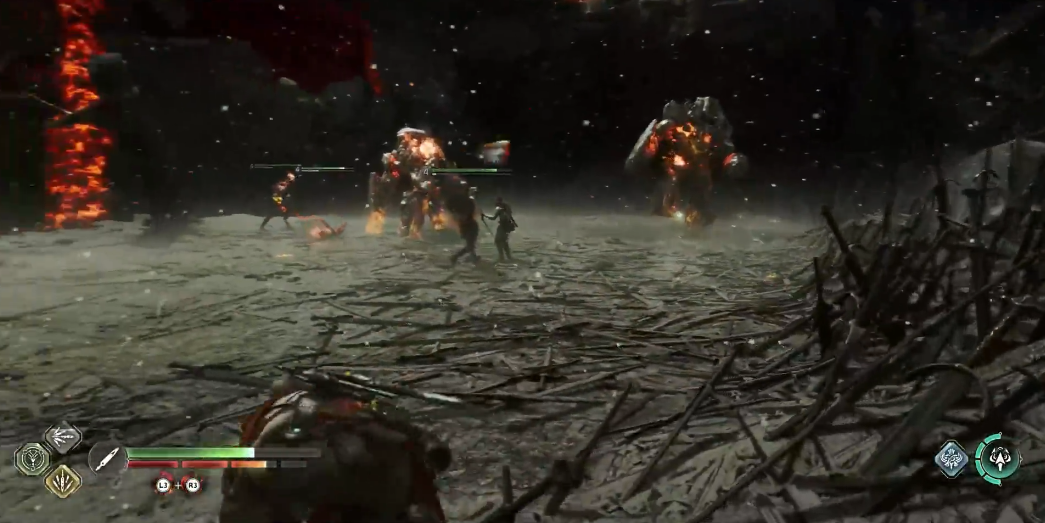Trigger the gold diamond runic attack

tap(62, 480)
